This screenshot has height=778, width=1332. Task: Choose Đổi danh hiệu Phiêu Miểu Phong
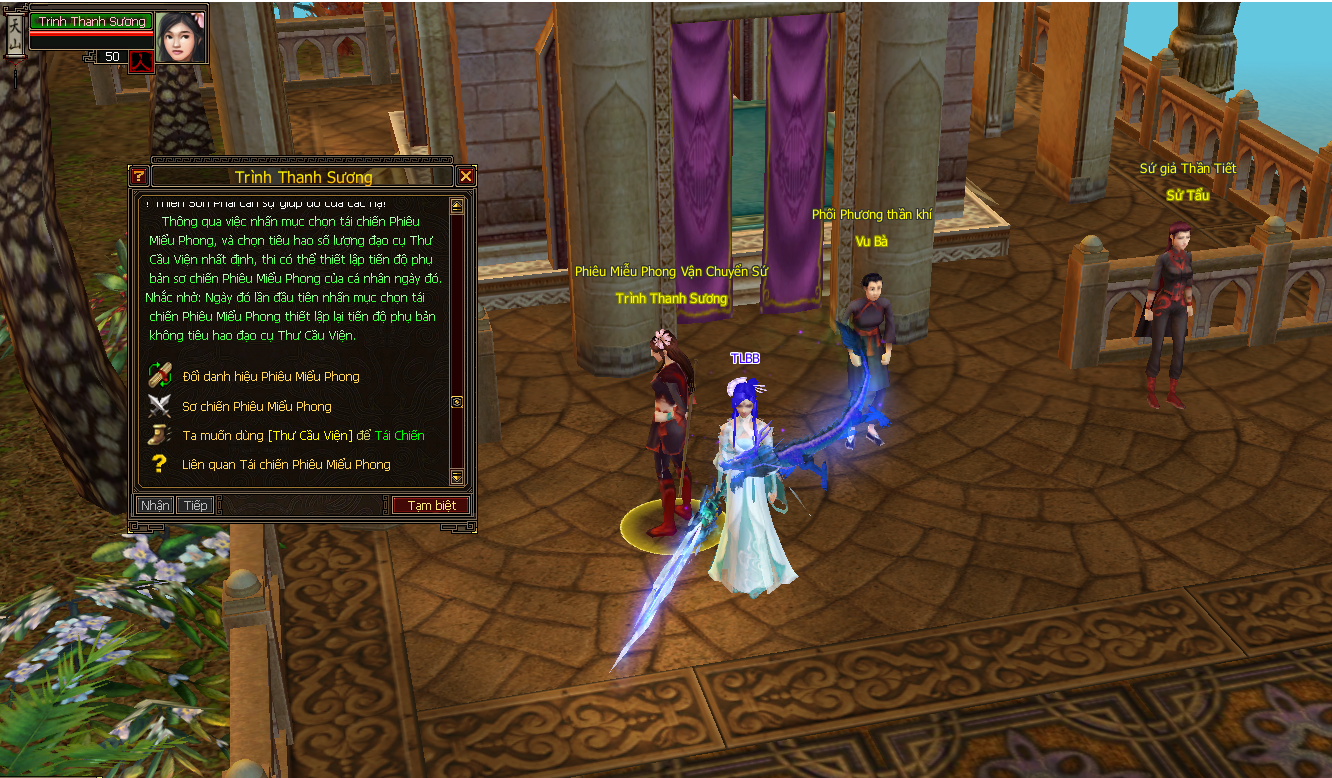pos(270,376)
